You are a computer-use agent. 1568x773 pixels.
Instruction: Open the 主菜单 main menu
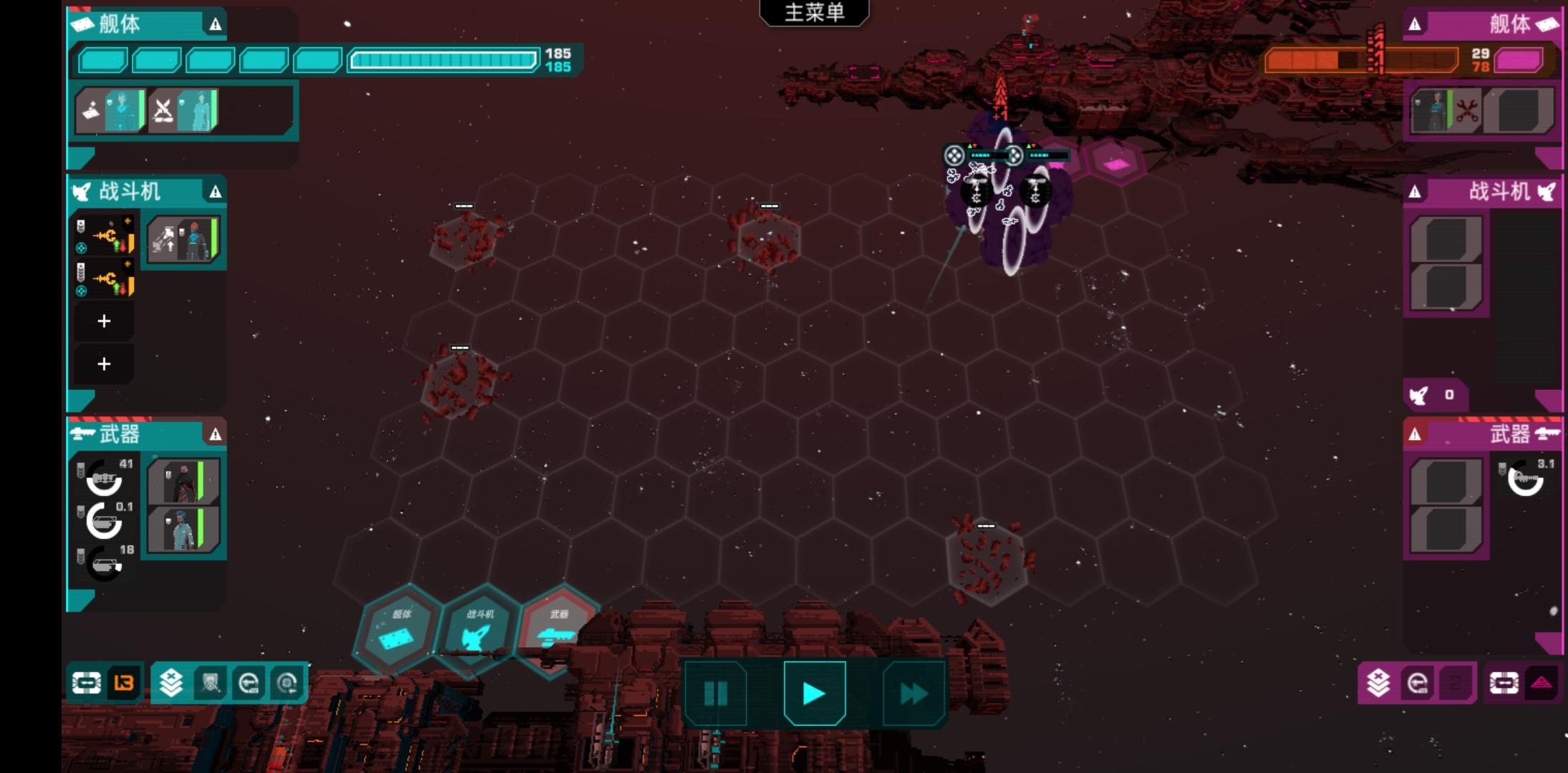click(814, 12)
